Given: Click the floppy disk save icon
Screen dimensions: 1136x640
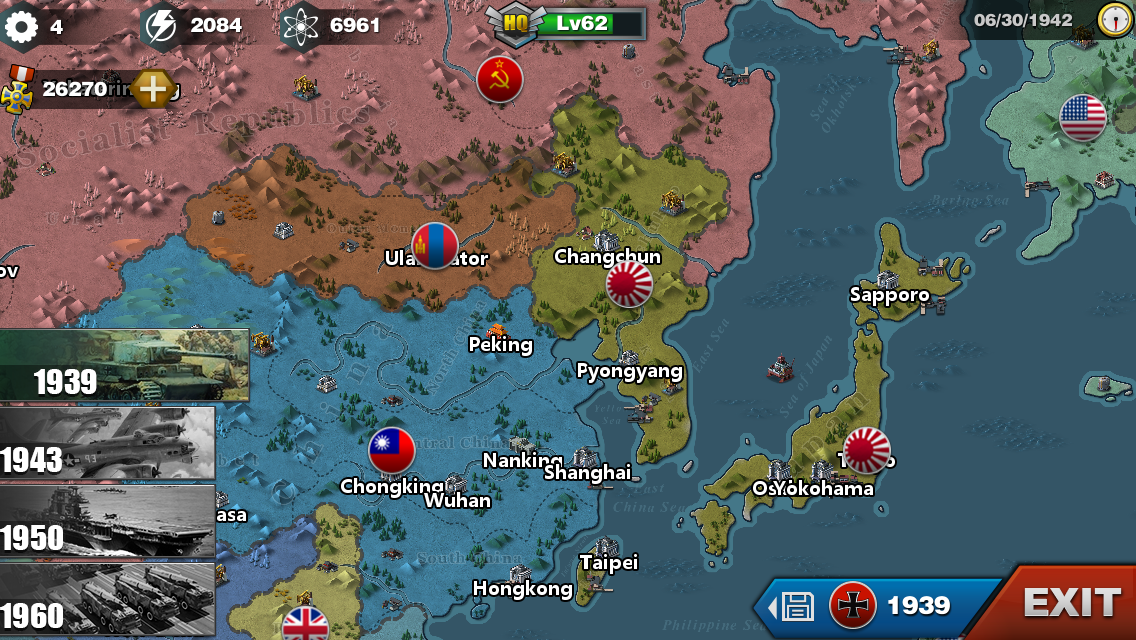Looking at the screenshot, I should pos(797,606).
